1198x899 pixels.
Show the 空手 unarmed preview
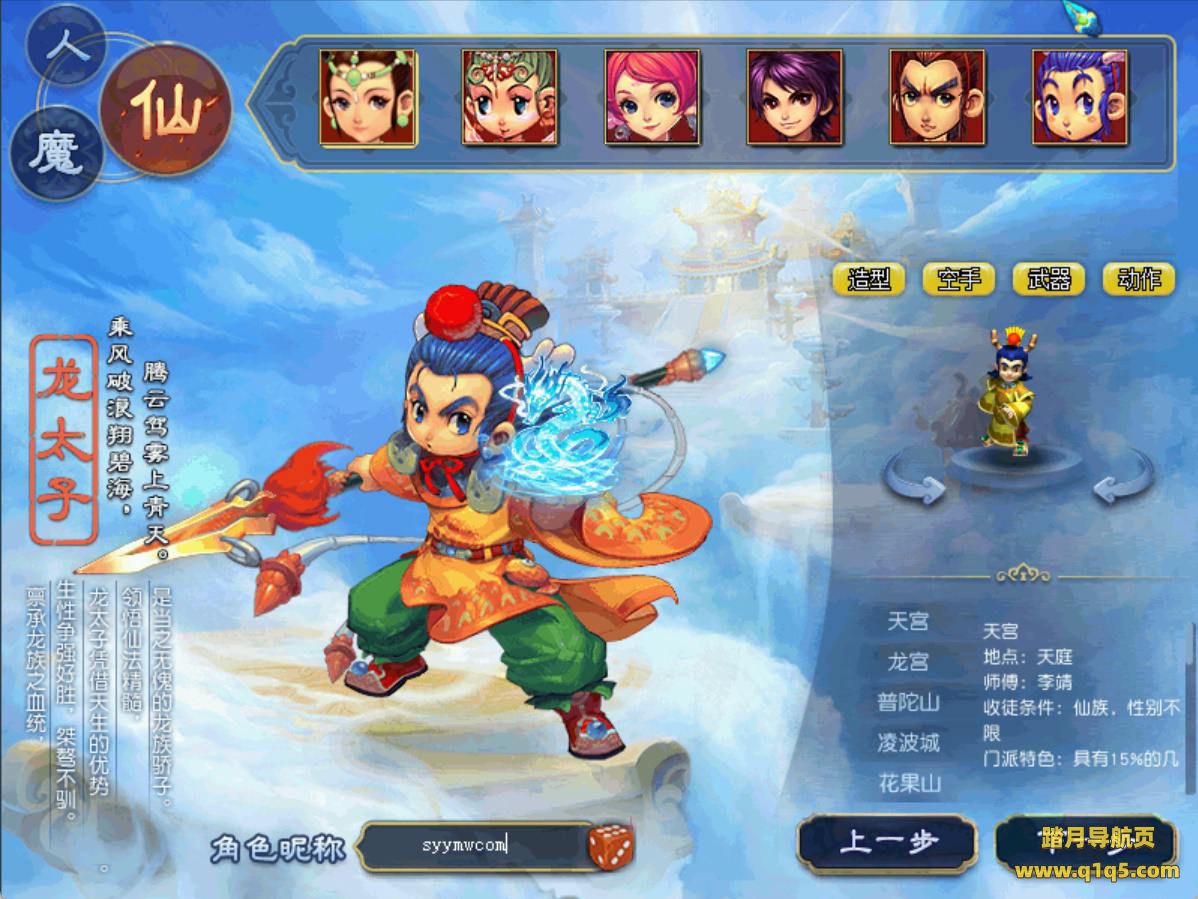pyautogui.click(x=958, y=279)
